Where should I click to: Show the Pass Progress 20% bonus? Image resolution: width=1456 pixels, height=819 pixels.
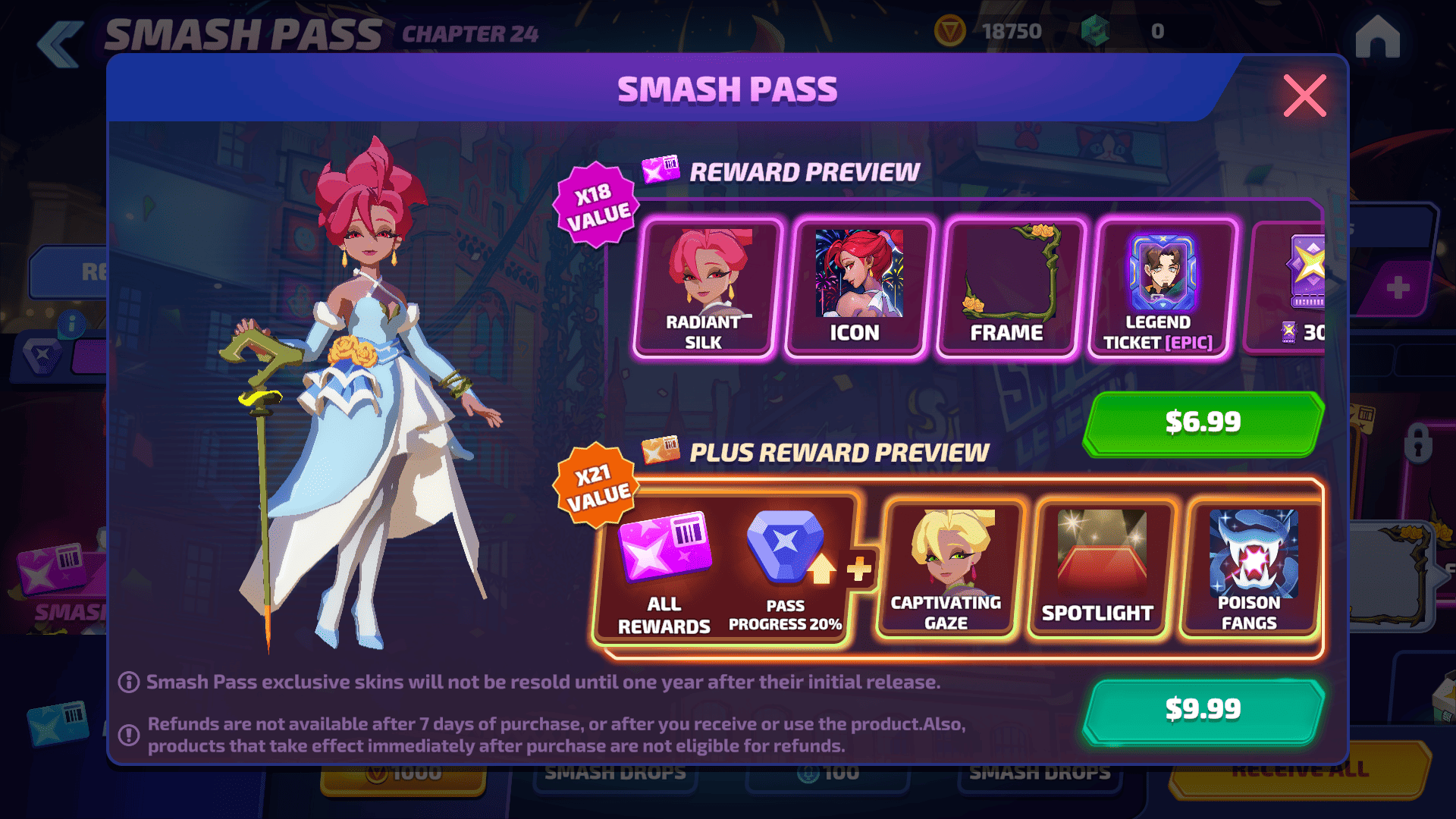point(786,570)
